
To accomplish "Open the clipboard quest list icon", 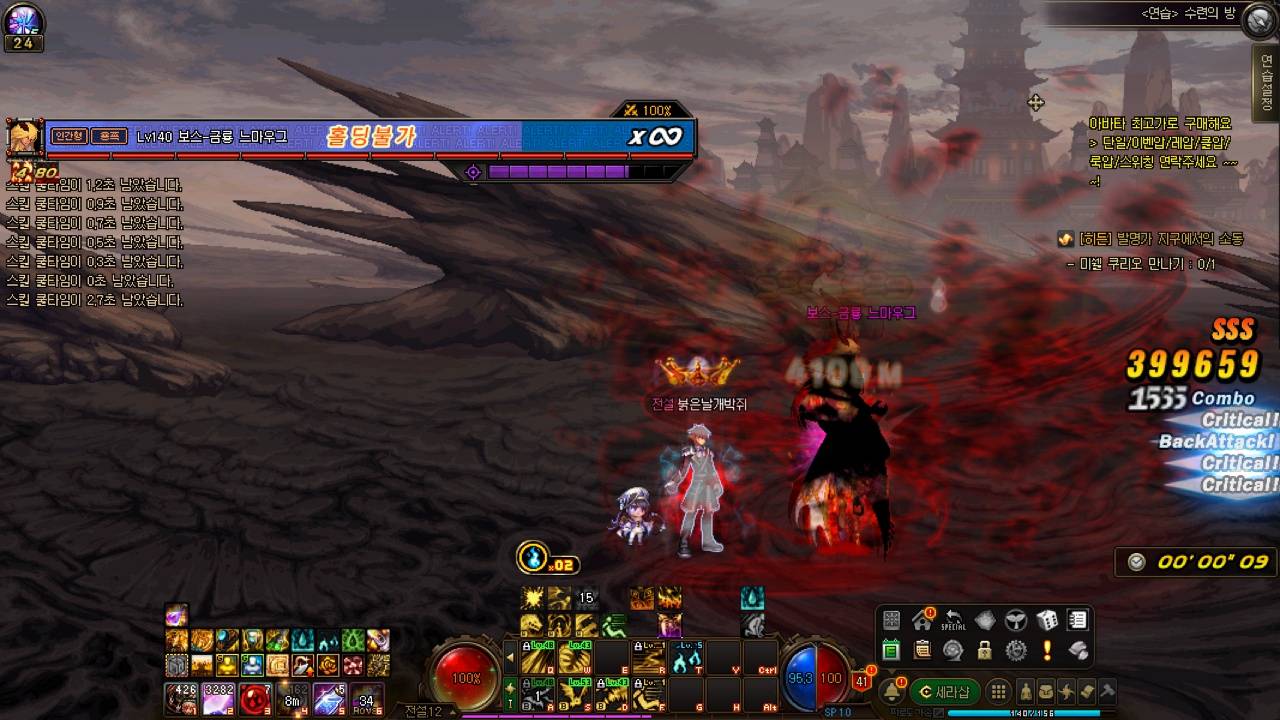I will 922,651.
